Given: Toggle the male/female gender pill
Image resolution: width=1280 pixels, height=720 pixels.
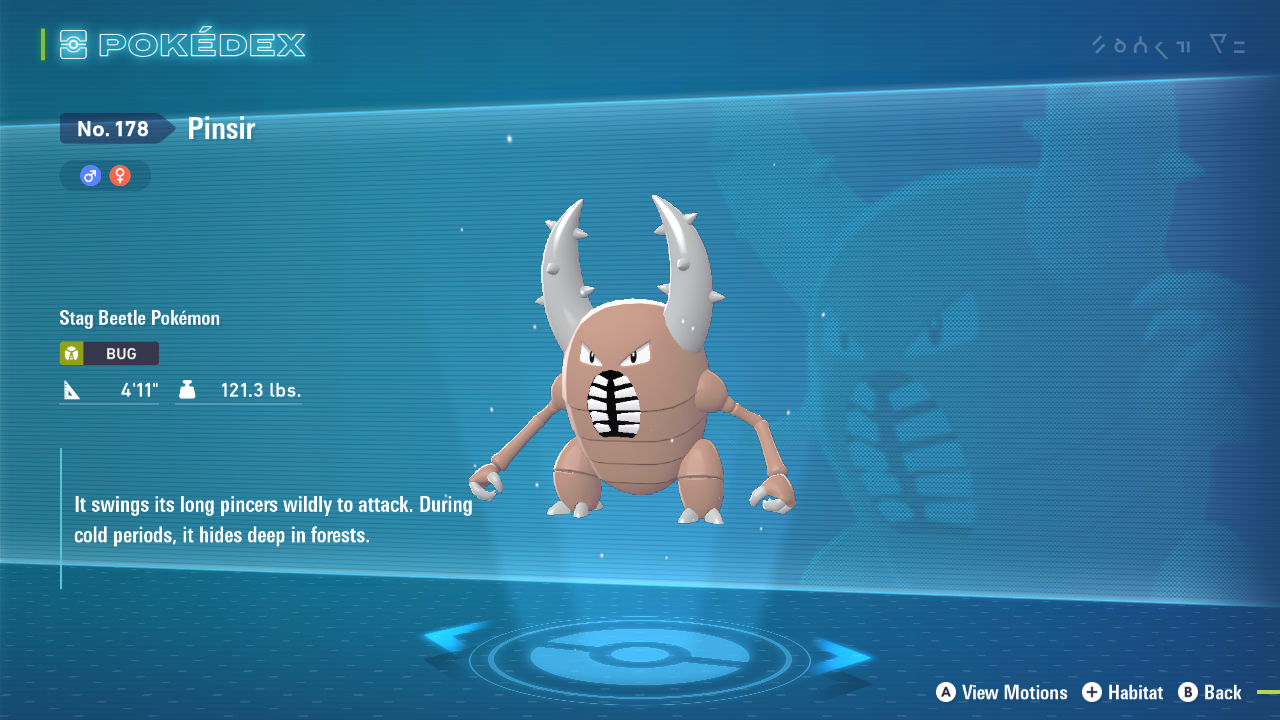Looking at the screenshot, I should pyautogui.click(x=104, y=175).
